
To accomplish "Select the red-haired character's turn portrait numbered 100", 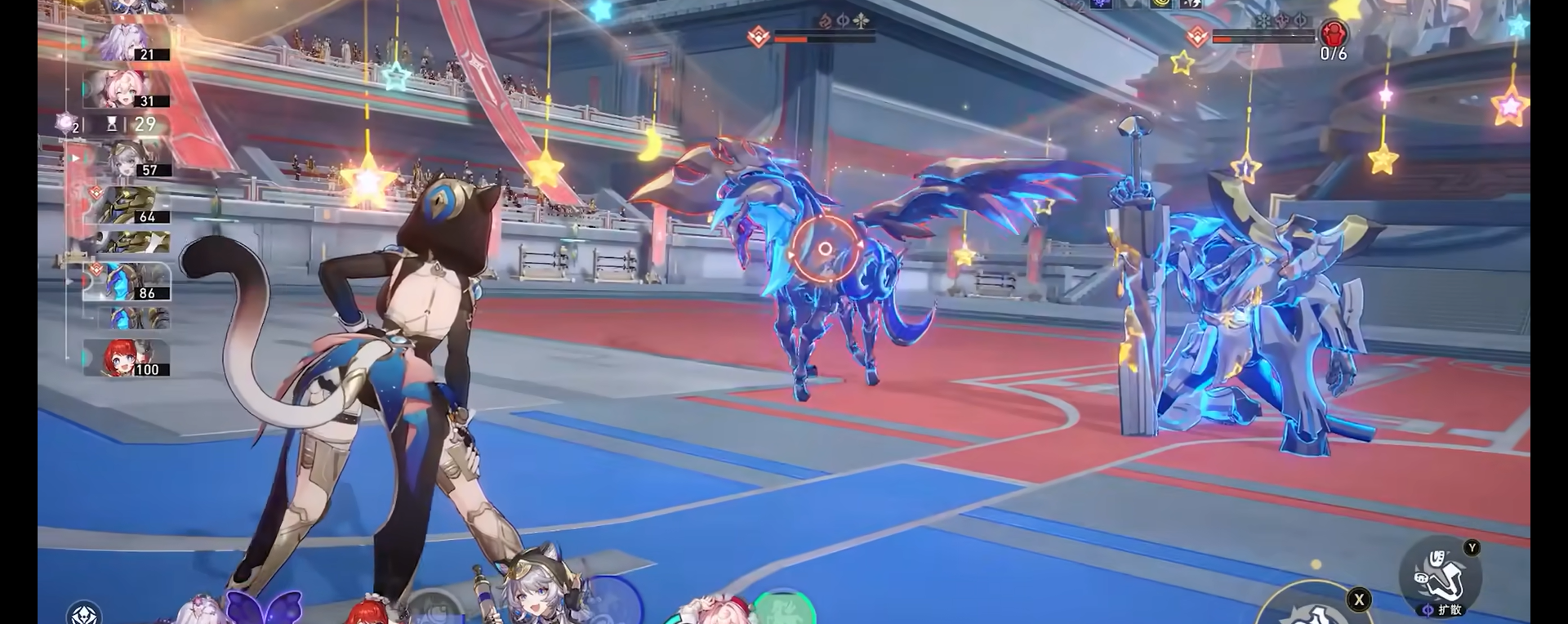I will coord(127,358).
